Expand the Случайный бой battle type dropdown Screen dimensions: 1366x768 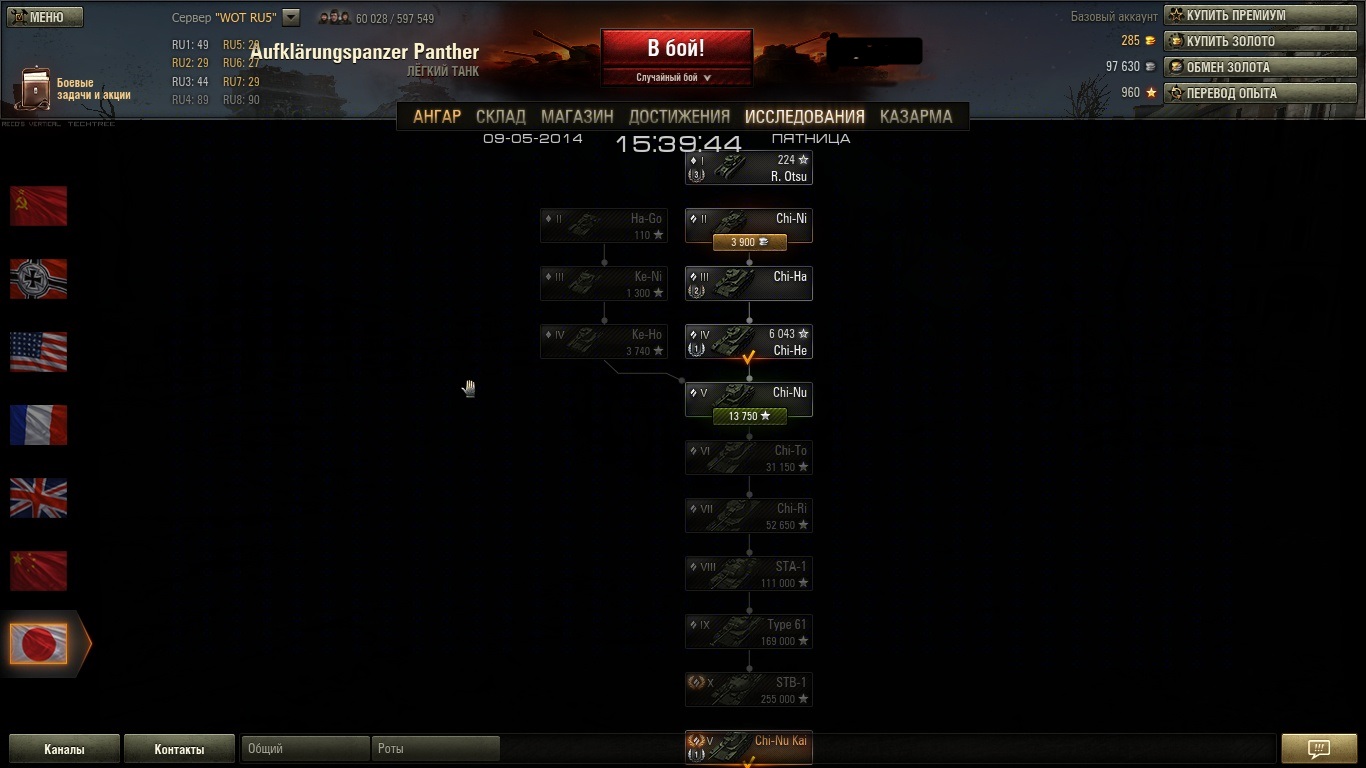pos(675,77)
